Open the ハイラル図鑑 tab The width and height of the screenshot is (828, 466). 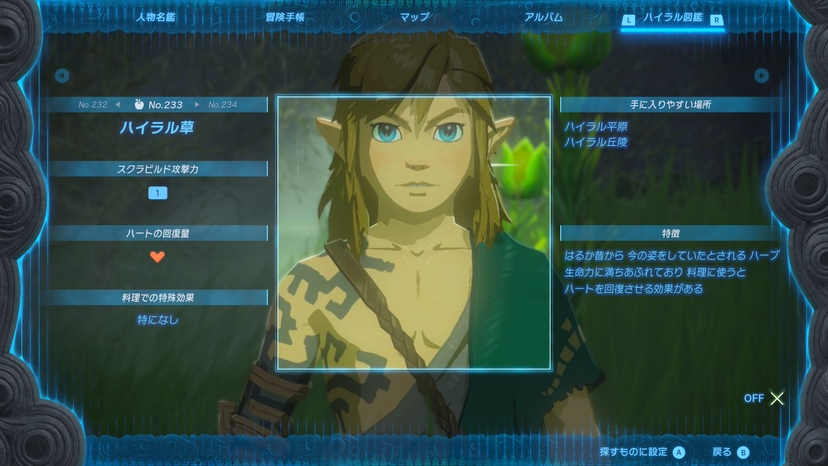(673, 18)
